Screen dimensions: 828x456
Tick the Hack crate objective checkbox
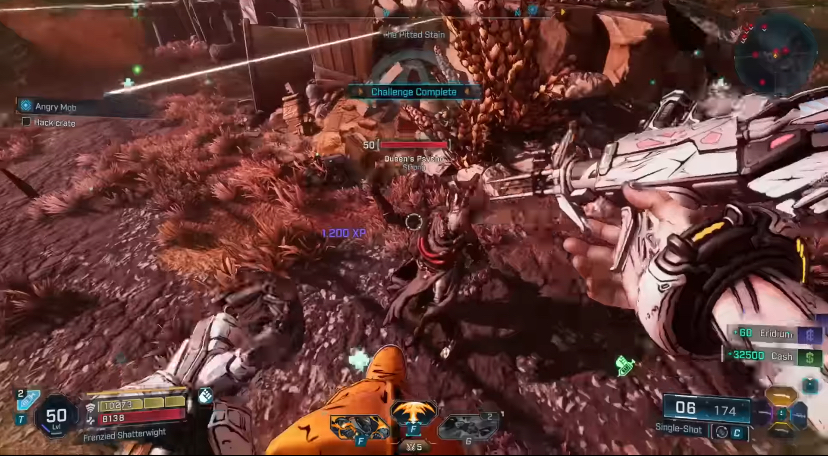(x=27, y=122)
